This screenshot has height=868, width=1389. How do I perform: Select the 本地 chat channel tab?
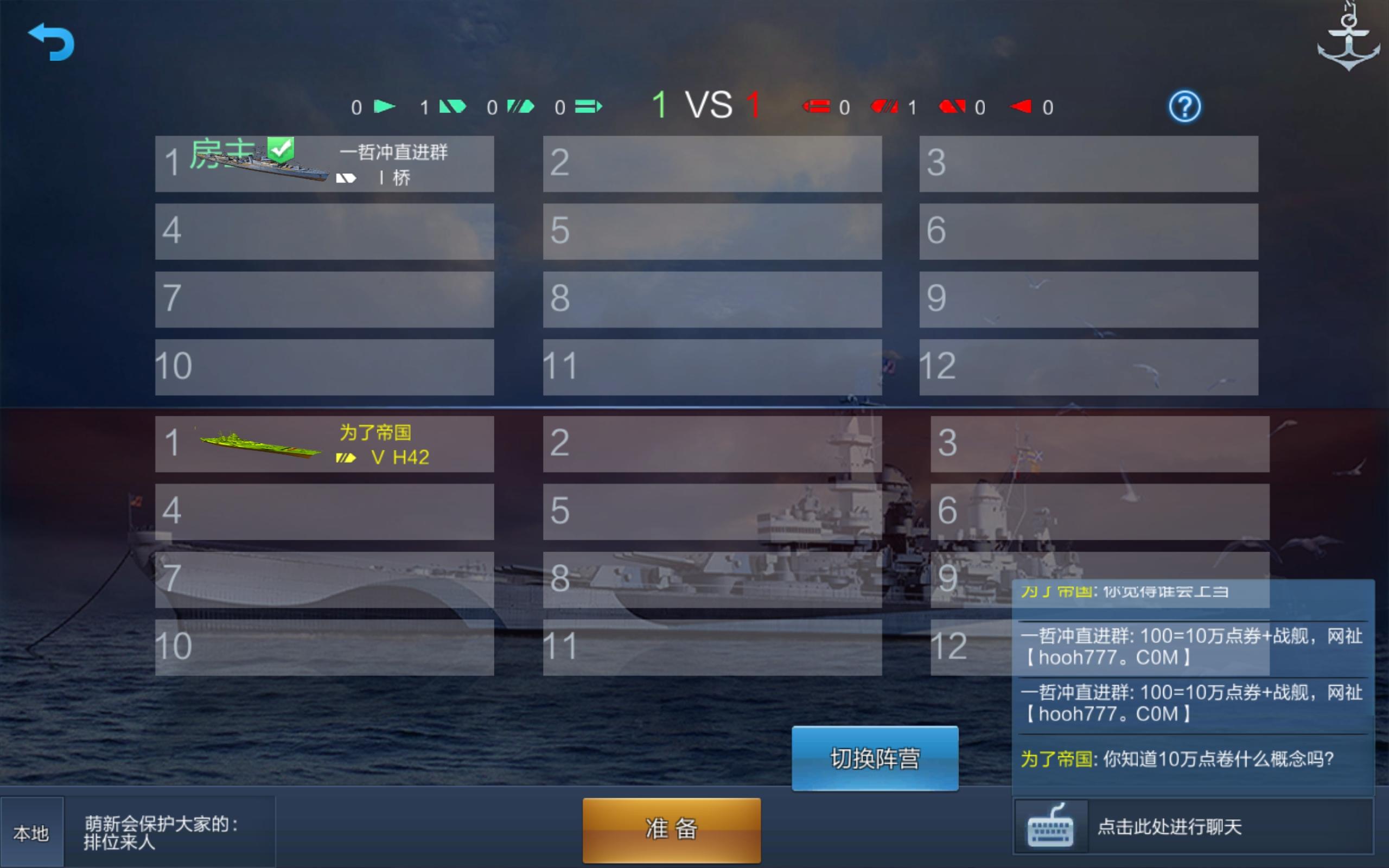31,831
